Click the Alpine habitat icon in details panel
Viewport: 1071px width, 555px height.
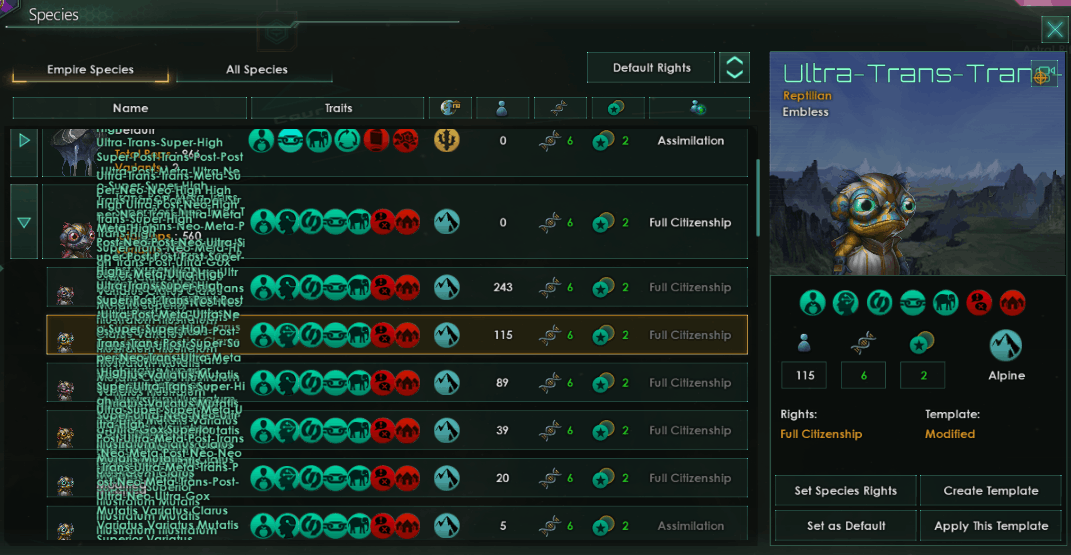[x=1006, y=346]
